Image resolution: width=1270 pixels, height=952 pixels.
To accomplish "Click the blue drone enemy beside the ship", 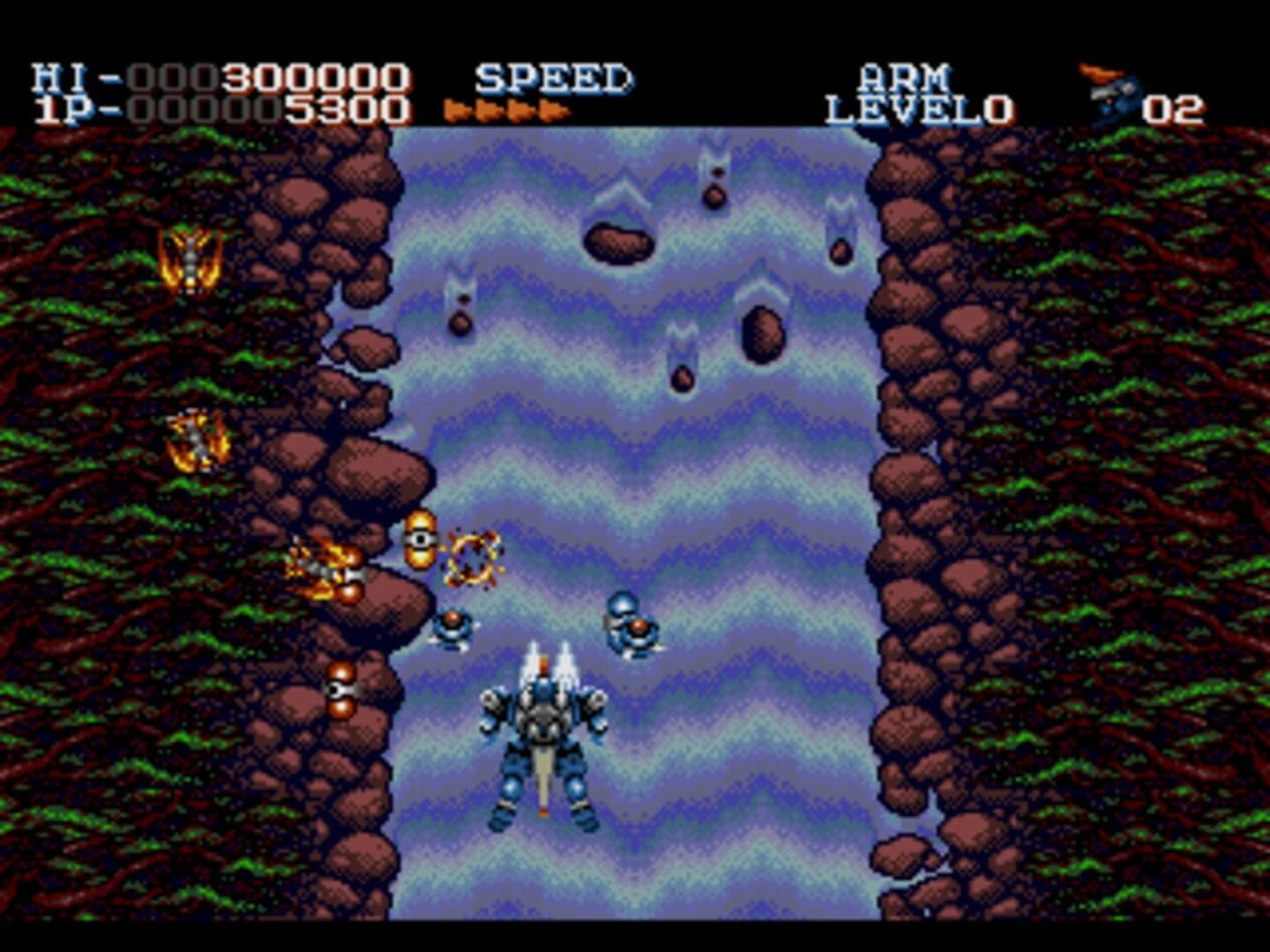I will point(452,628).
